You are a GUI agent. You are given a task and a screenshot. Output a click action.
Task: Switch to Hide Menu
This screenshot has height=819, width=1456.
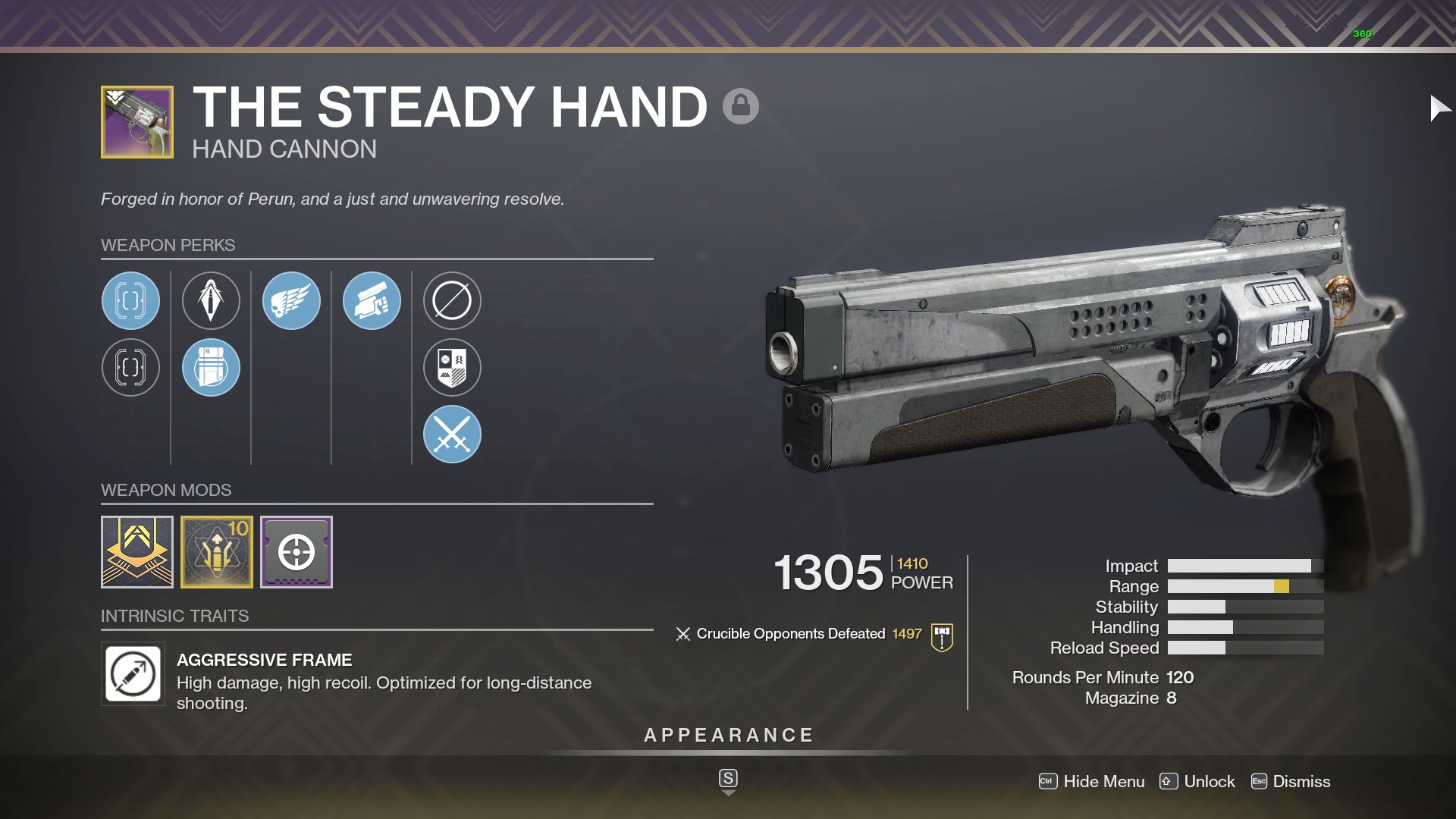point(1103,781)
